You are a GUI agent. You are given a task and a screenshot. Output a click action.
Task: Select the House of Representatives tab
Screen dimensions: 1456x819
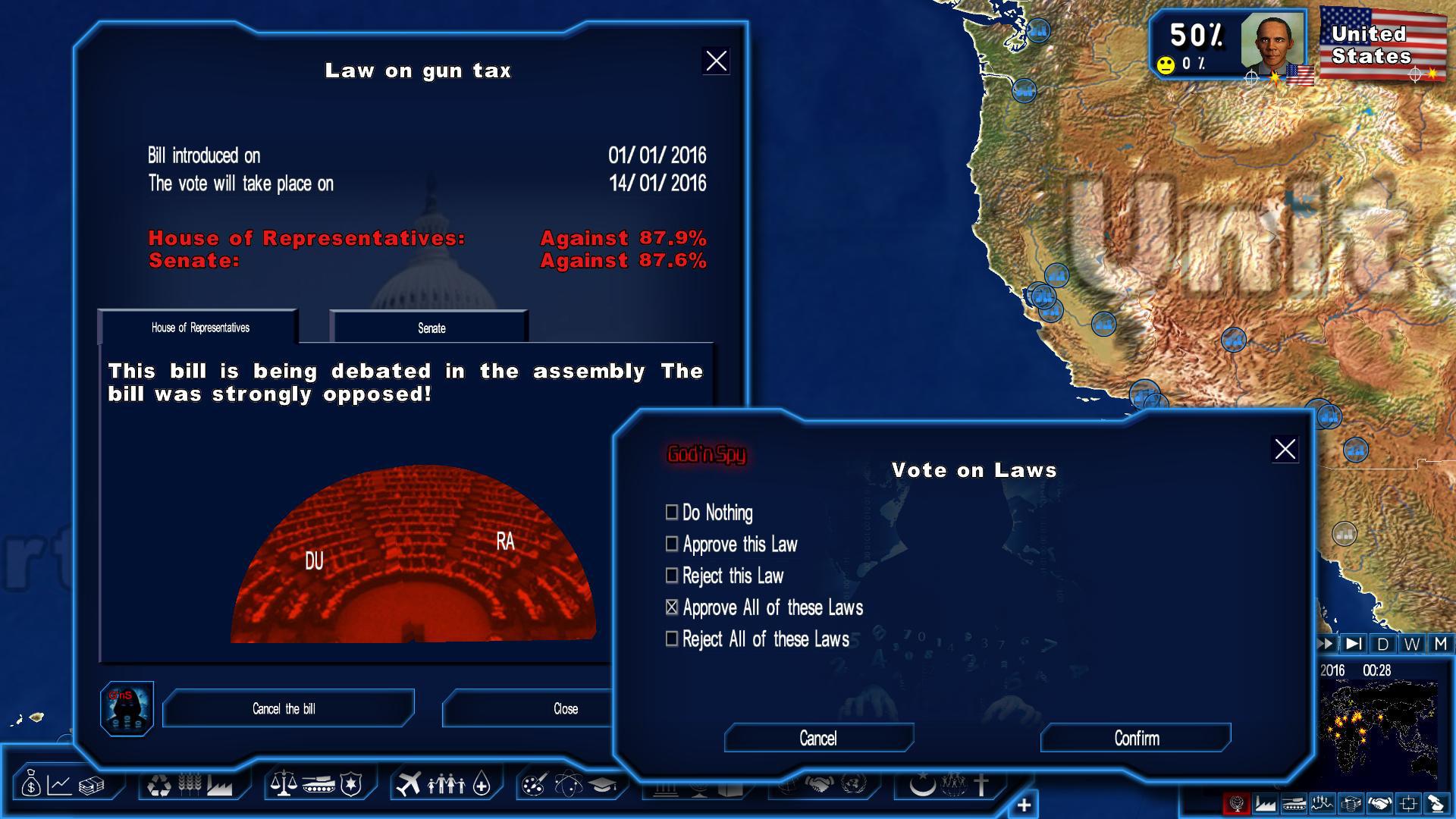[x=199, y=328]
